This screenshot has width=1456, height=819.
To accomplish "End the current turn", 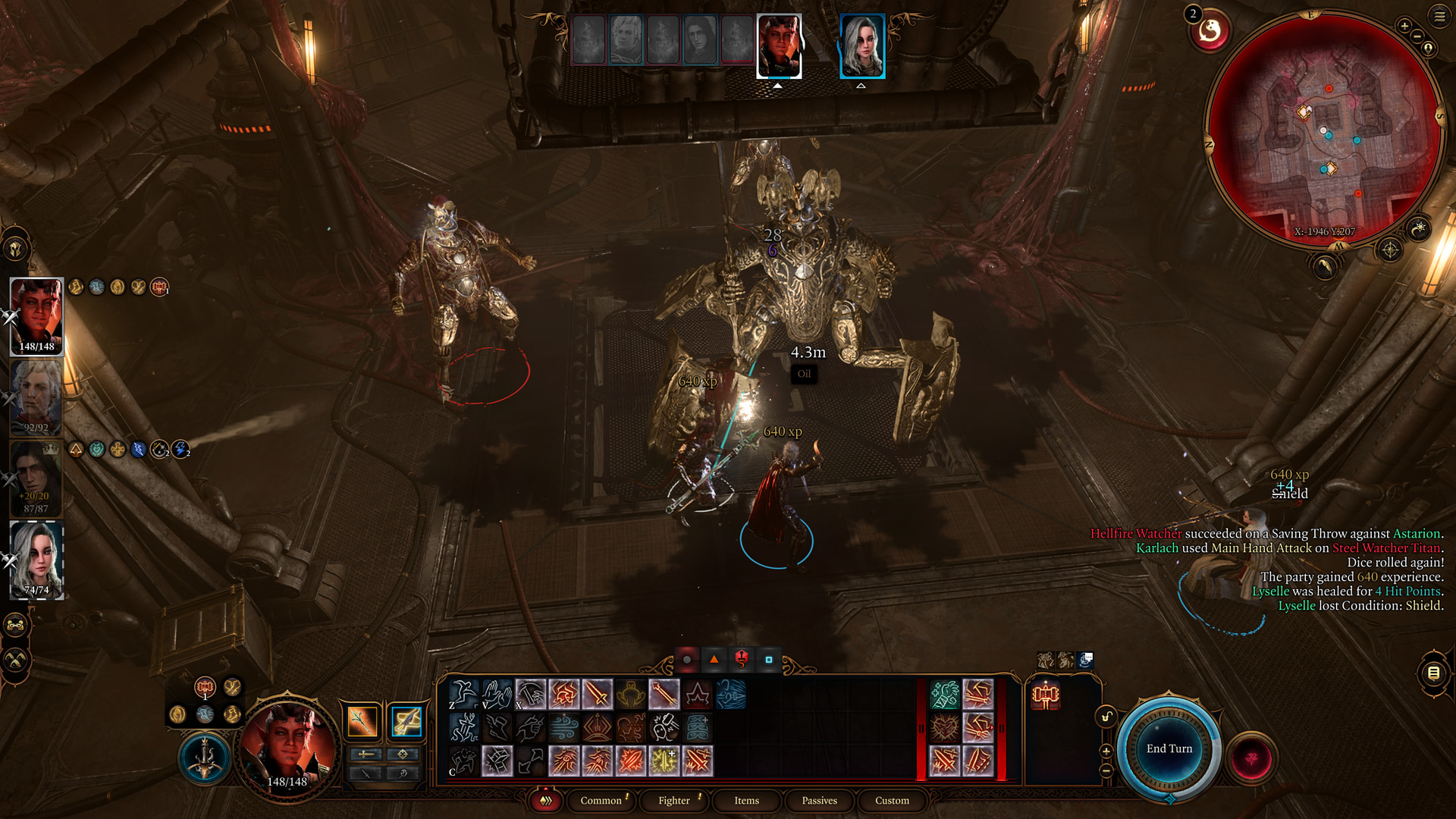I will point(1169,748).
